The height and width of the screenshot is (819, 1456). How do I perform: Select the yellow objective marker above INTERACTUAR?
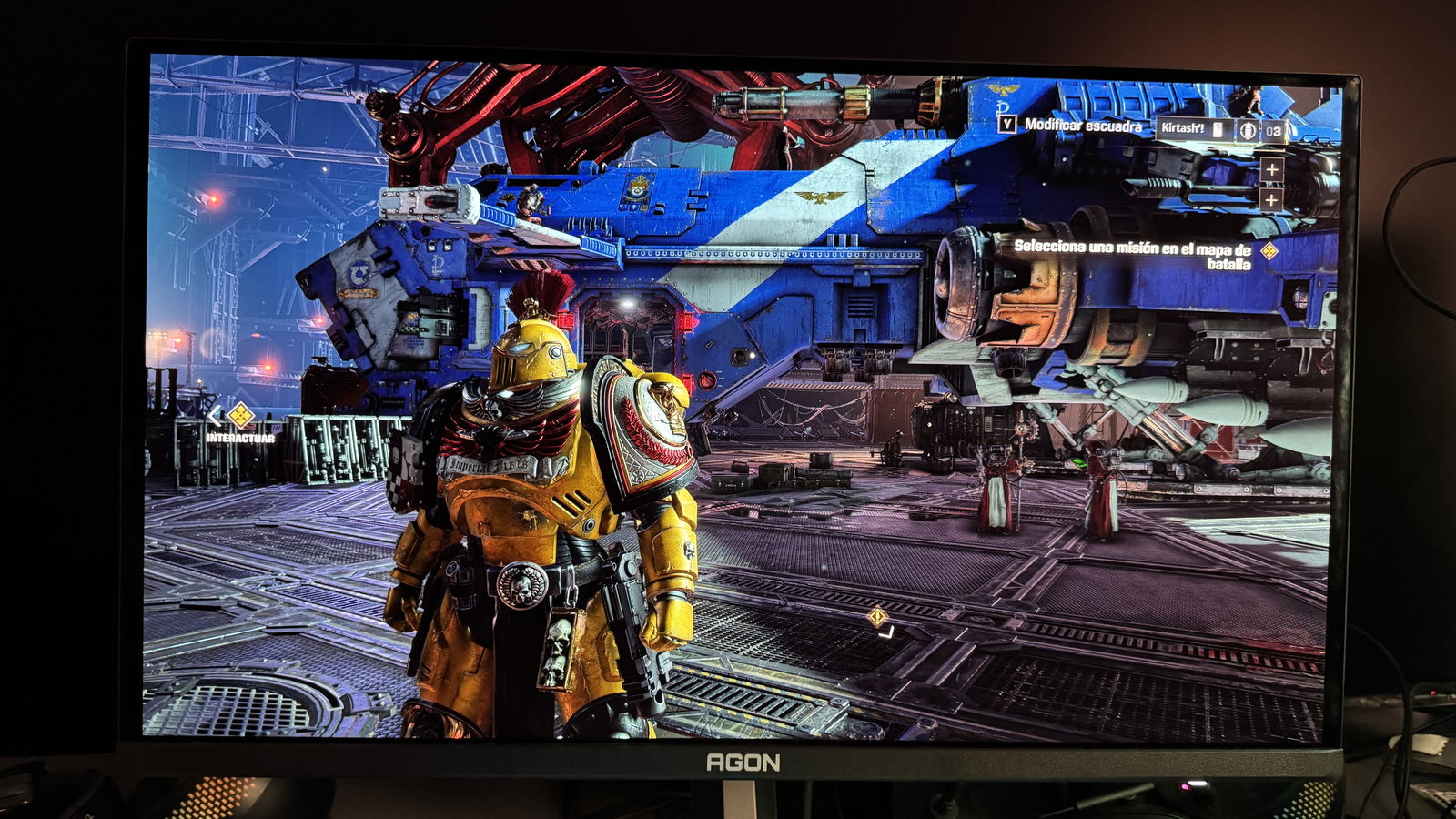[240, 416]
